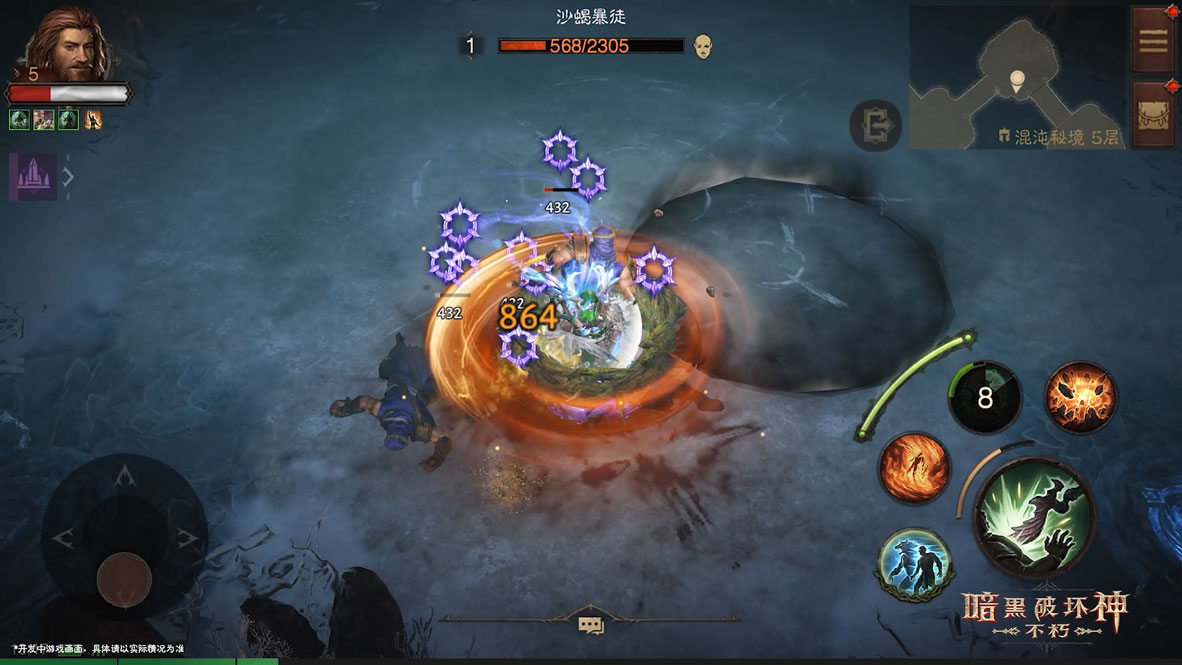Open the hamburger main menu
This screenshot has height=665, width=1182.
click(1152, 40)
